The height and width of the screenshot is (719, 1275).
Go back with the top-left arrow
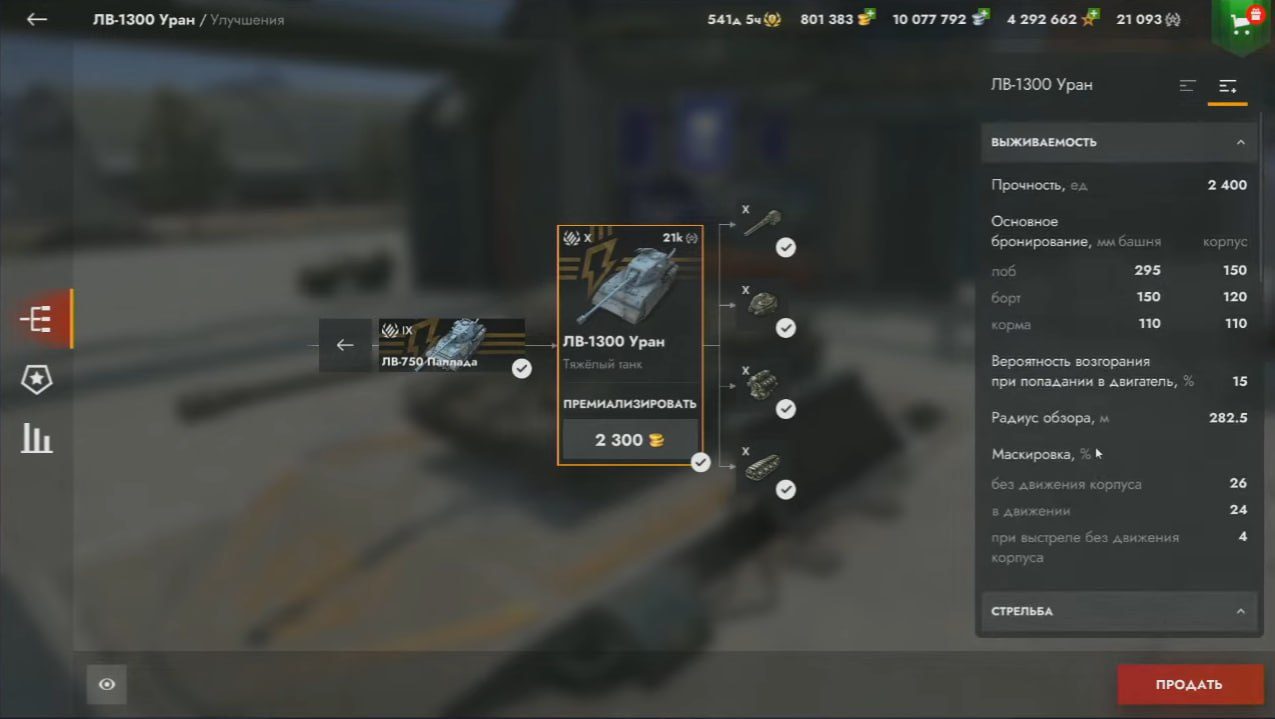(37, 20)
